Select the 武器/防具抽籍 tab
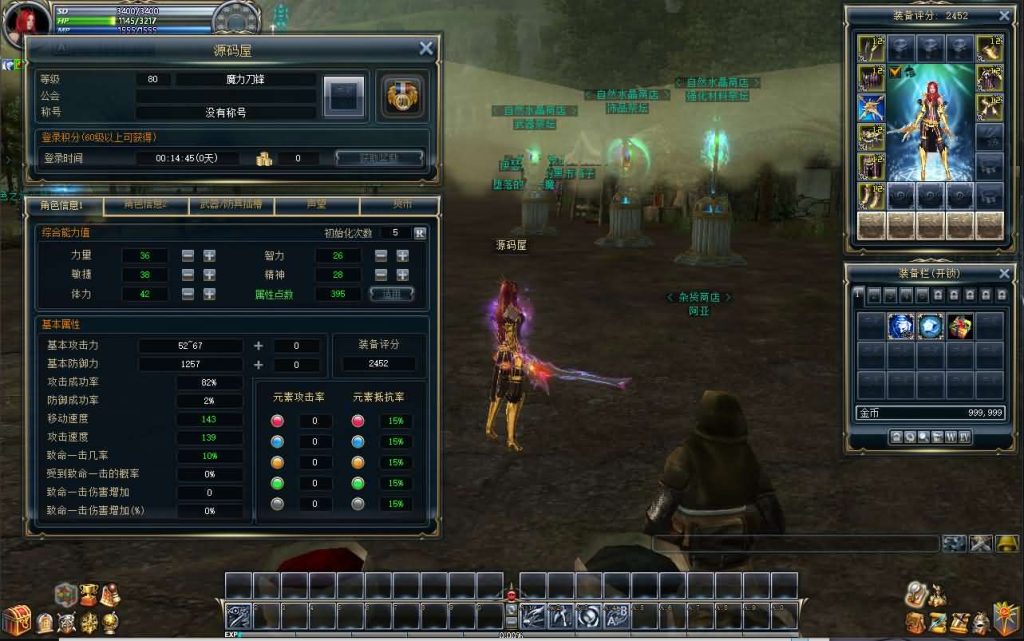 point(231,204)
